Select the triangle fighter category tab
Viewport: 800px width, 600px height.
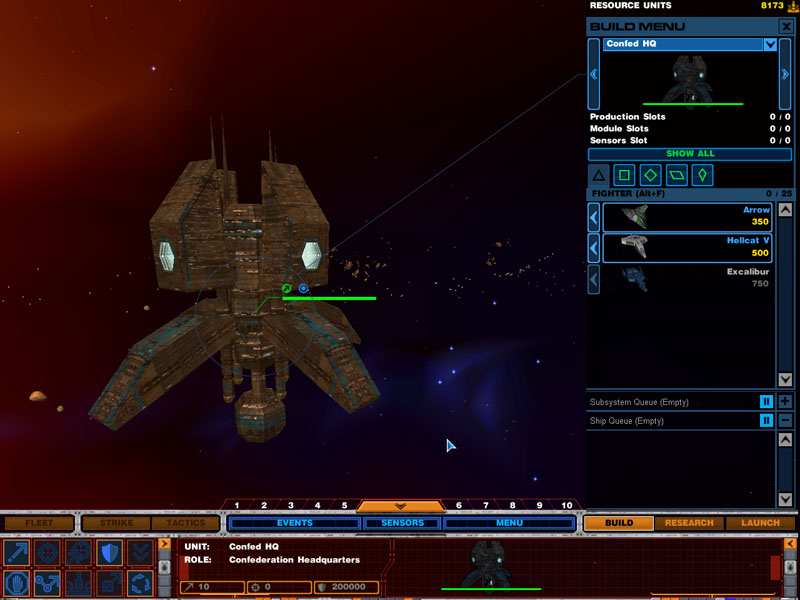[598, 176]
